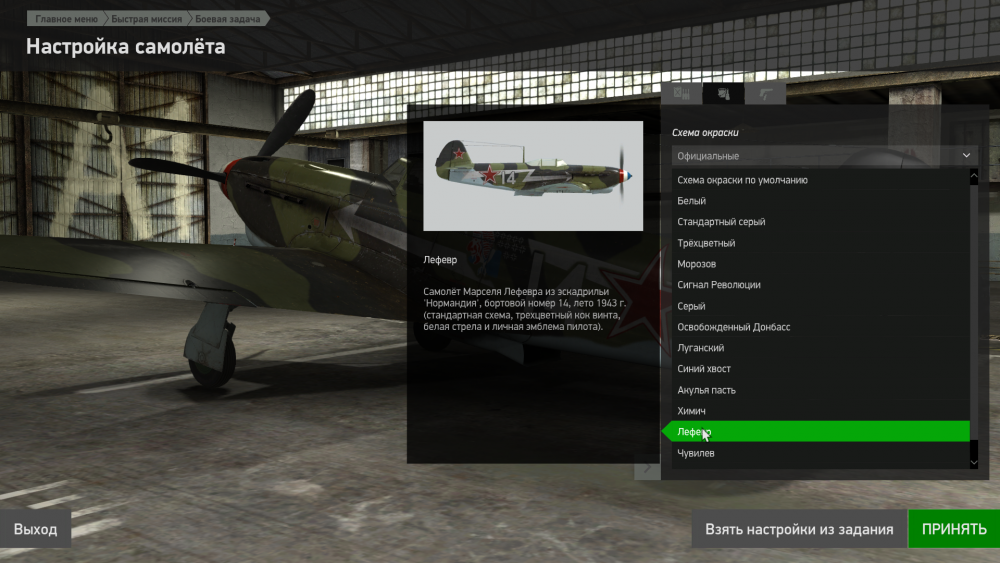The width and height of the screenshot is (1000, 563).
Task: Open the Официальные paint scheme dropdown
Action: 824,156
